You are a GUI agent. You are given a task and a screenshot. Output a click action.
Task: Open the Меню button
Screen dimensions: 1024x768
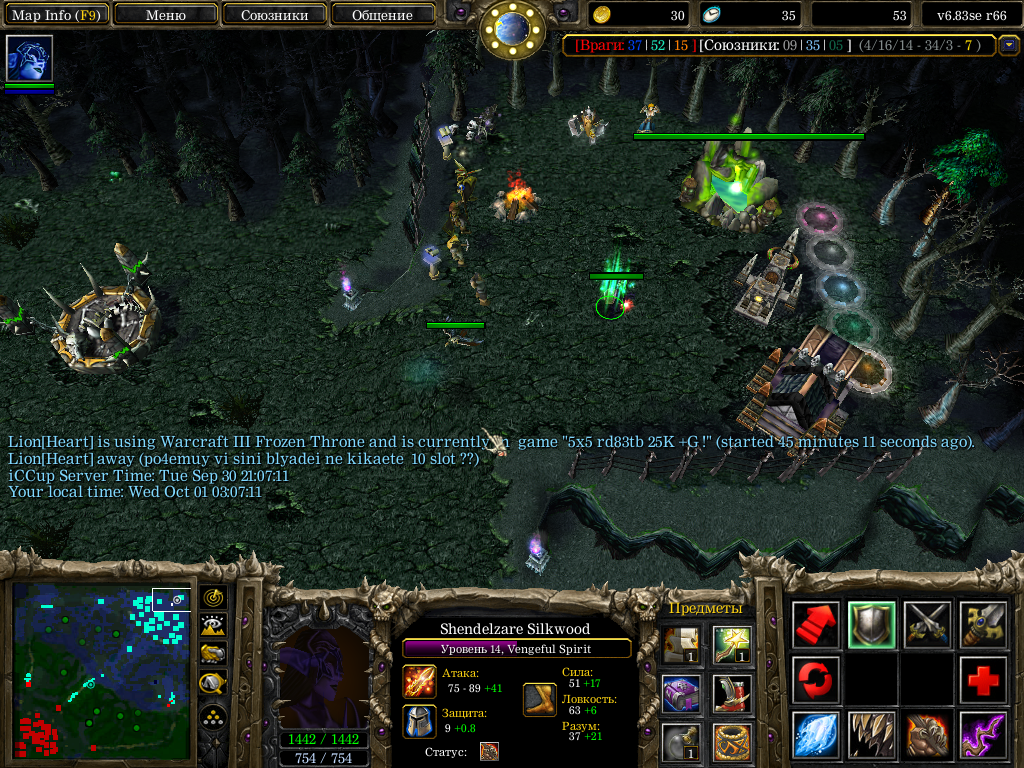click(165, 15)
